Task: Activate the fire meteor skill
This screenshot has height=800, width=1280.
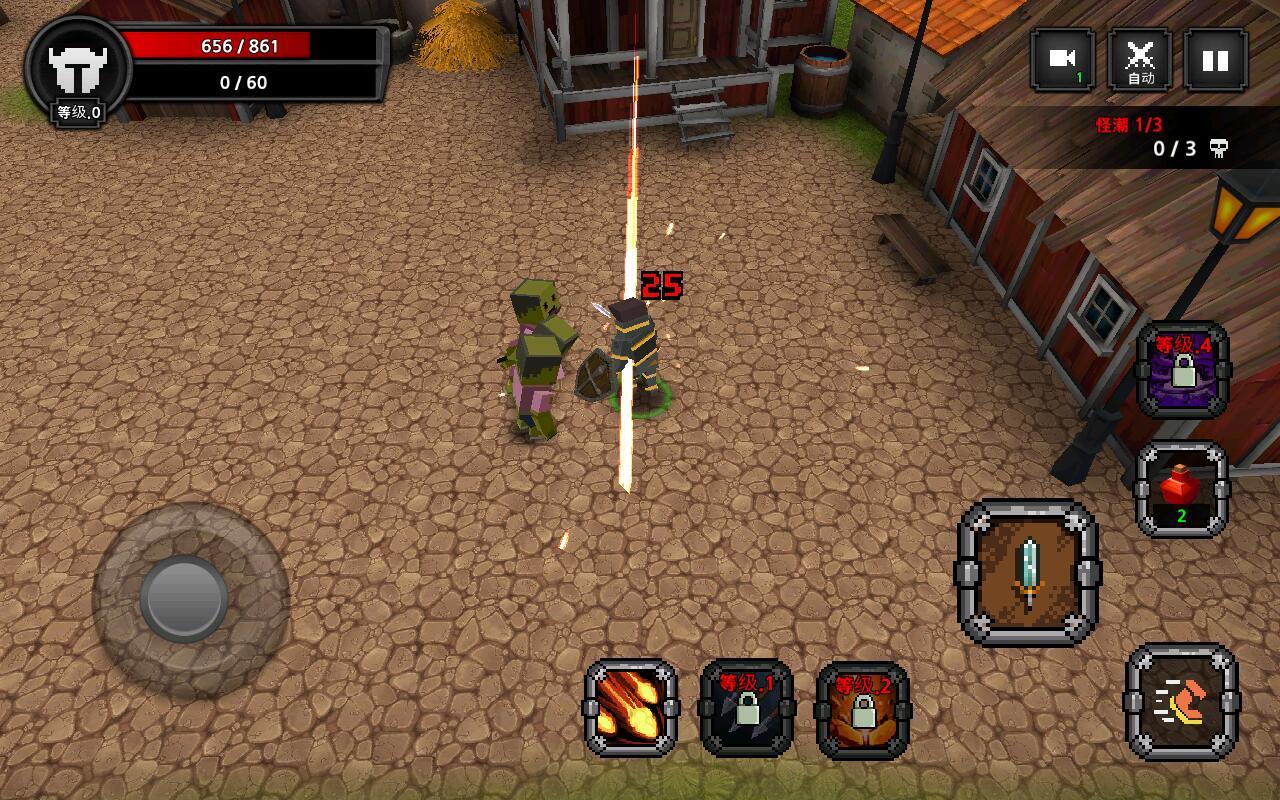Action: click(630, 708)
